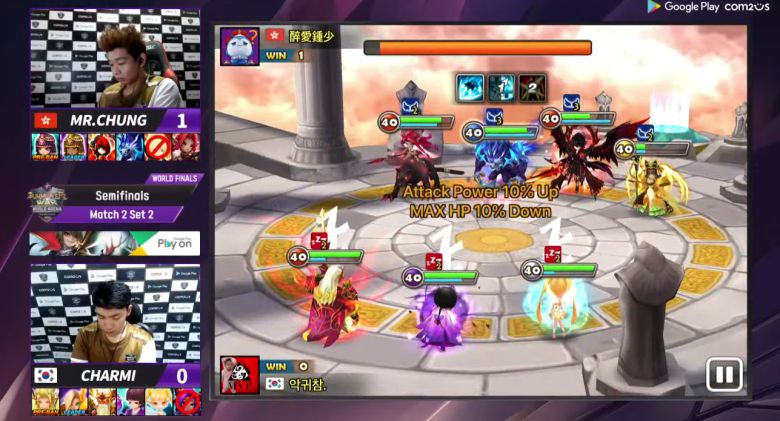
Task: Select Charmi's leader monster portrait
Action: pyautogui.click(x=74, y=401)
